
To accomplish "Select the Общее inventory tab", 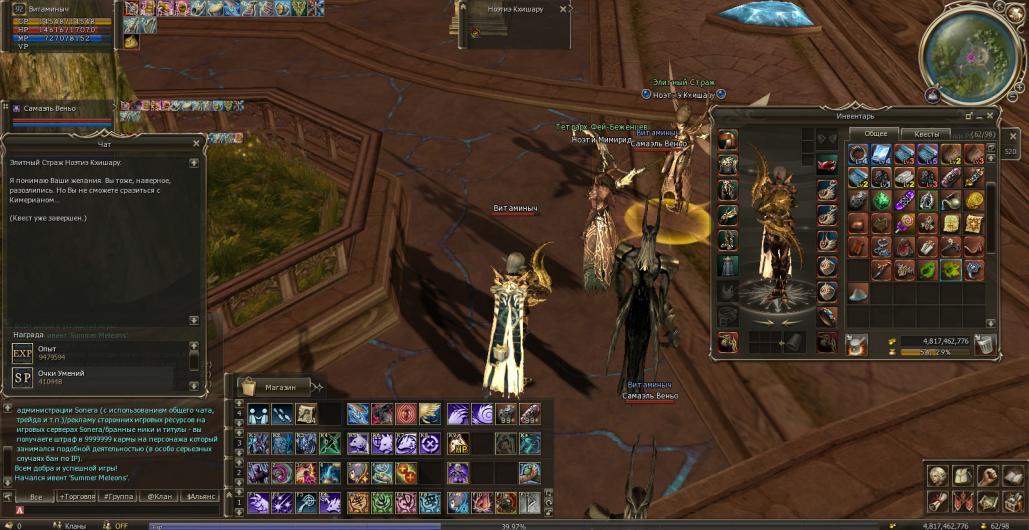I will point(873,134).
